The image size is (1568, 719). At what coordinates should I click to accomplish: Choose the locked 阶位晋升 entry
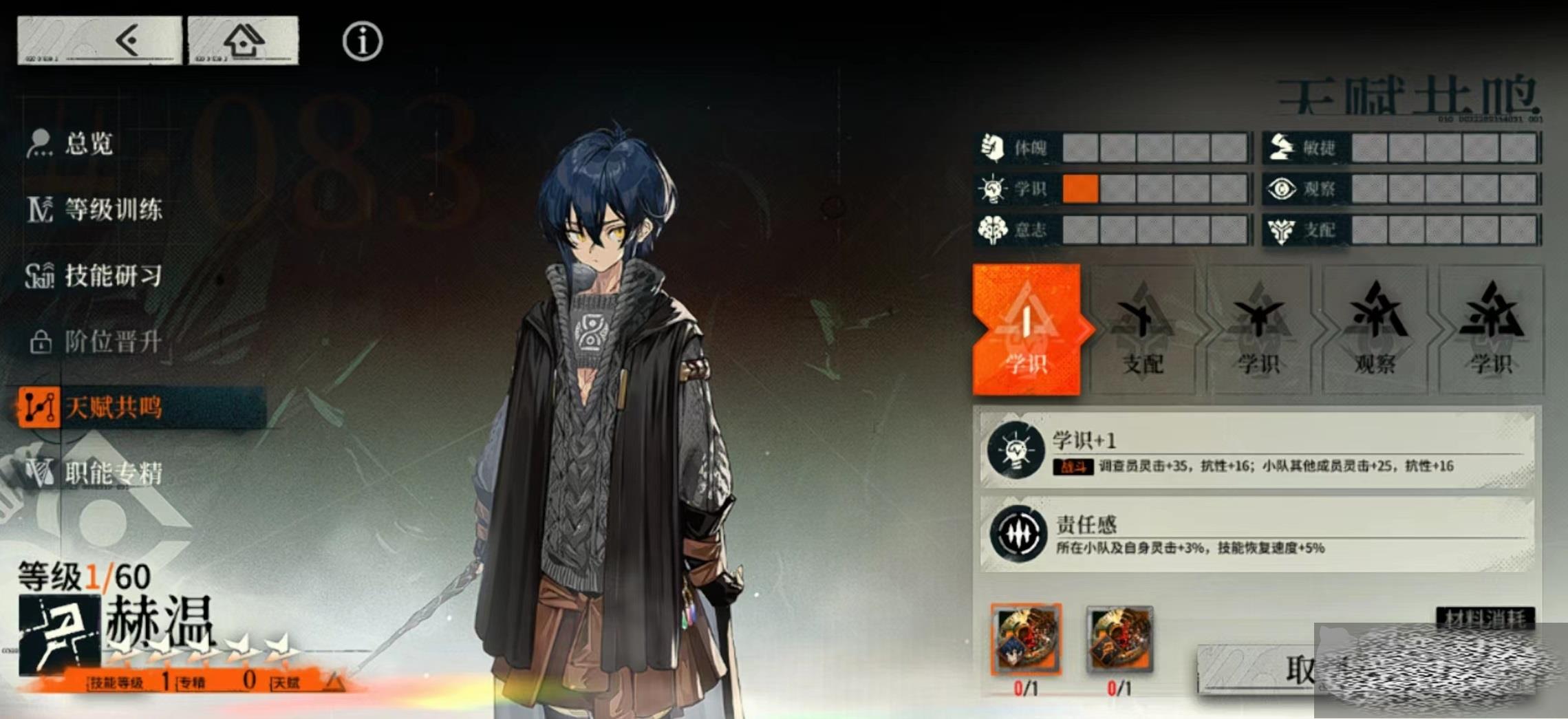click(113, 341)
